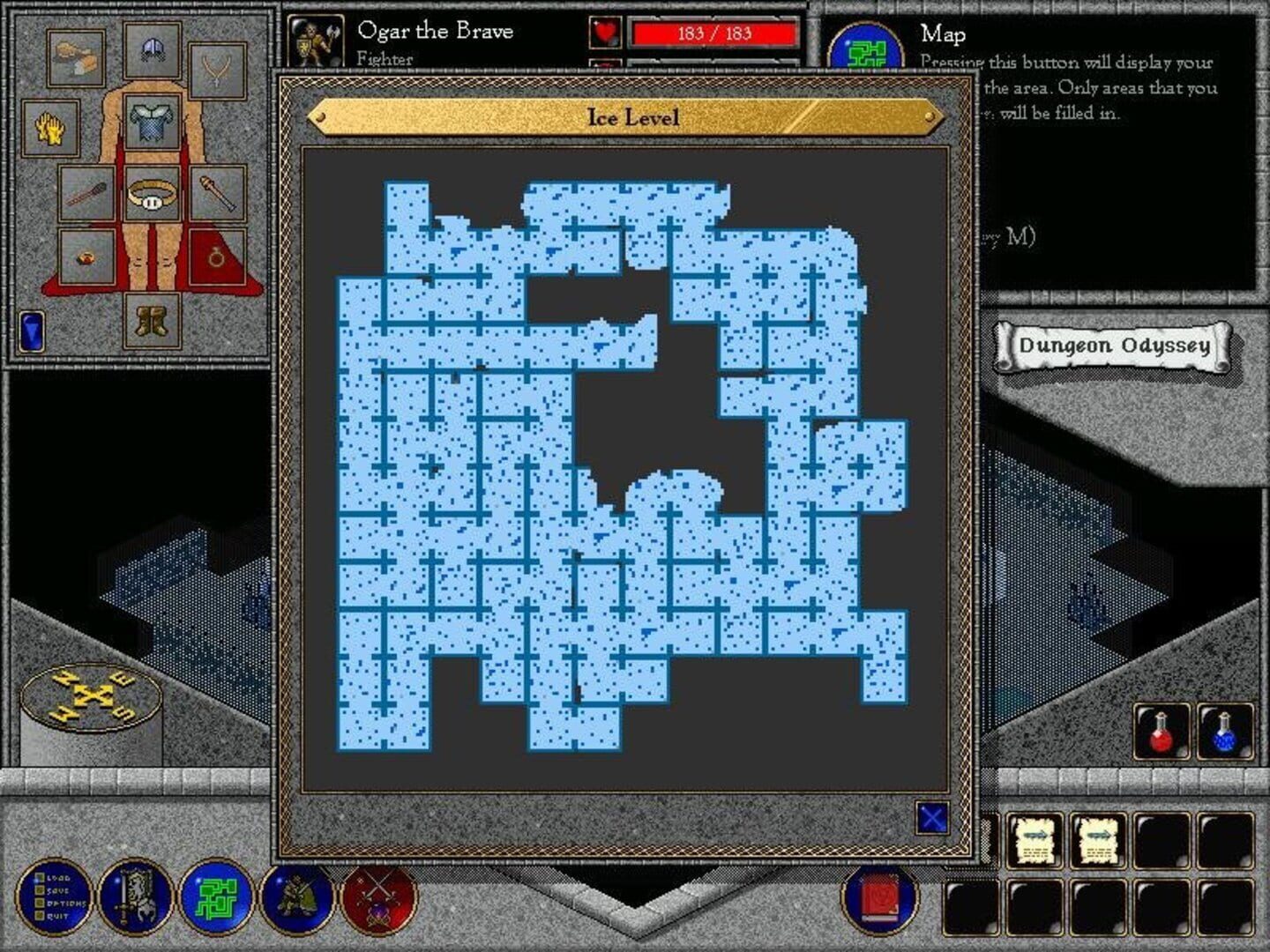
Task: Select the helmet equipment slot
Action: 153,49
